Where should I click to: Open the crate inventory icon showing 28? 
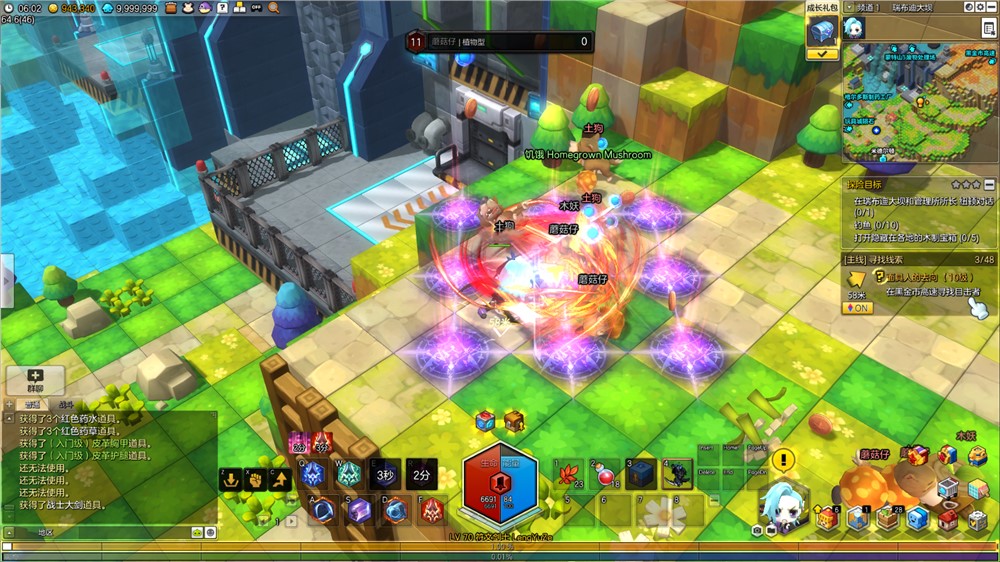(x=887, y=519)
